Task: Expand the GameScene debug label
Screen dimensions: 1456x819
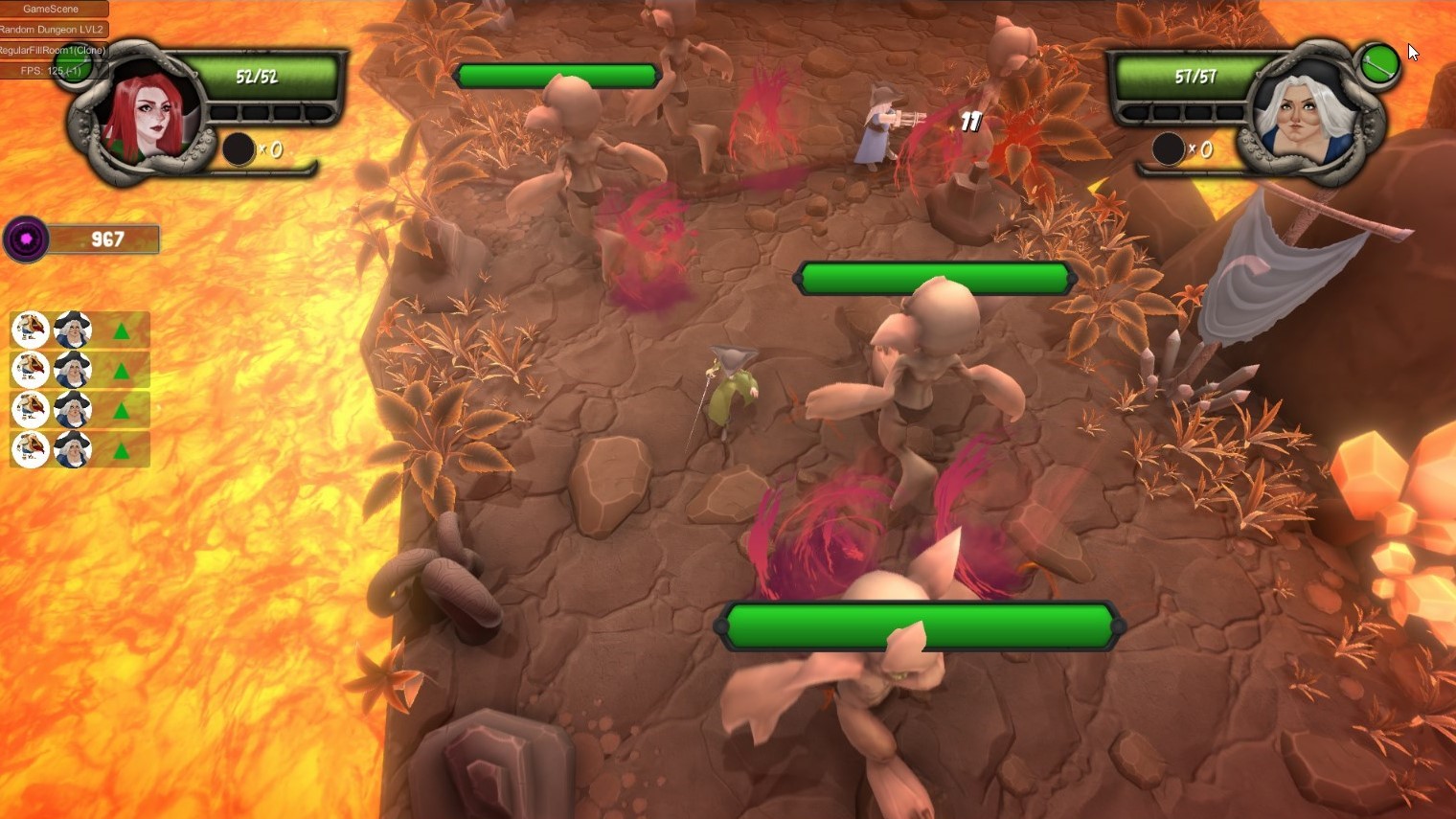Action: [x=53, y=8]
